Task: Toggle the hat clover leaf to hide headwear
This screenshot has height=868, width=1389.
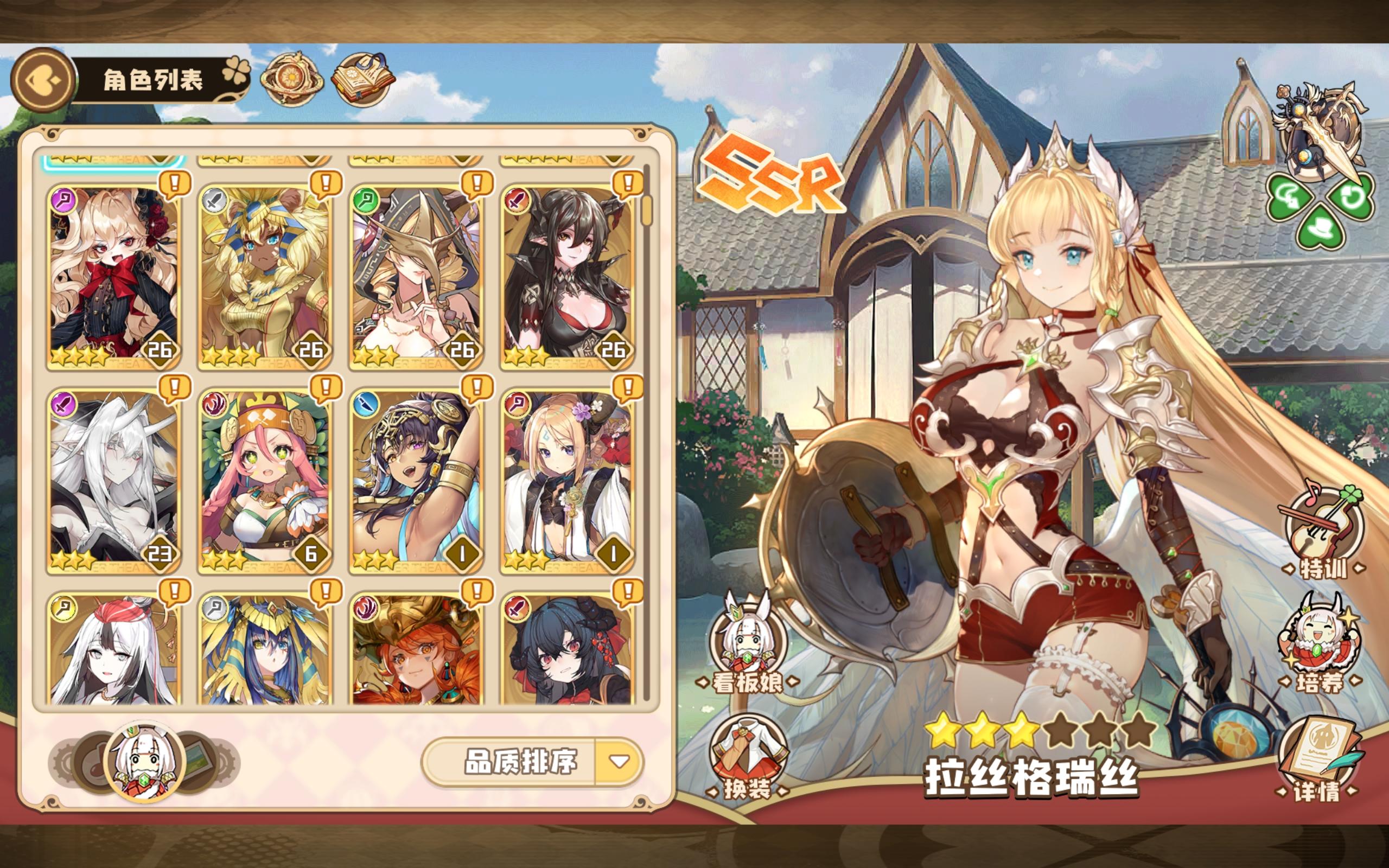Action: [x=1321, y=228]
